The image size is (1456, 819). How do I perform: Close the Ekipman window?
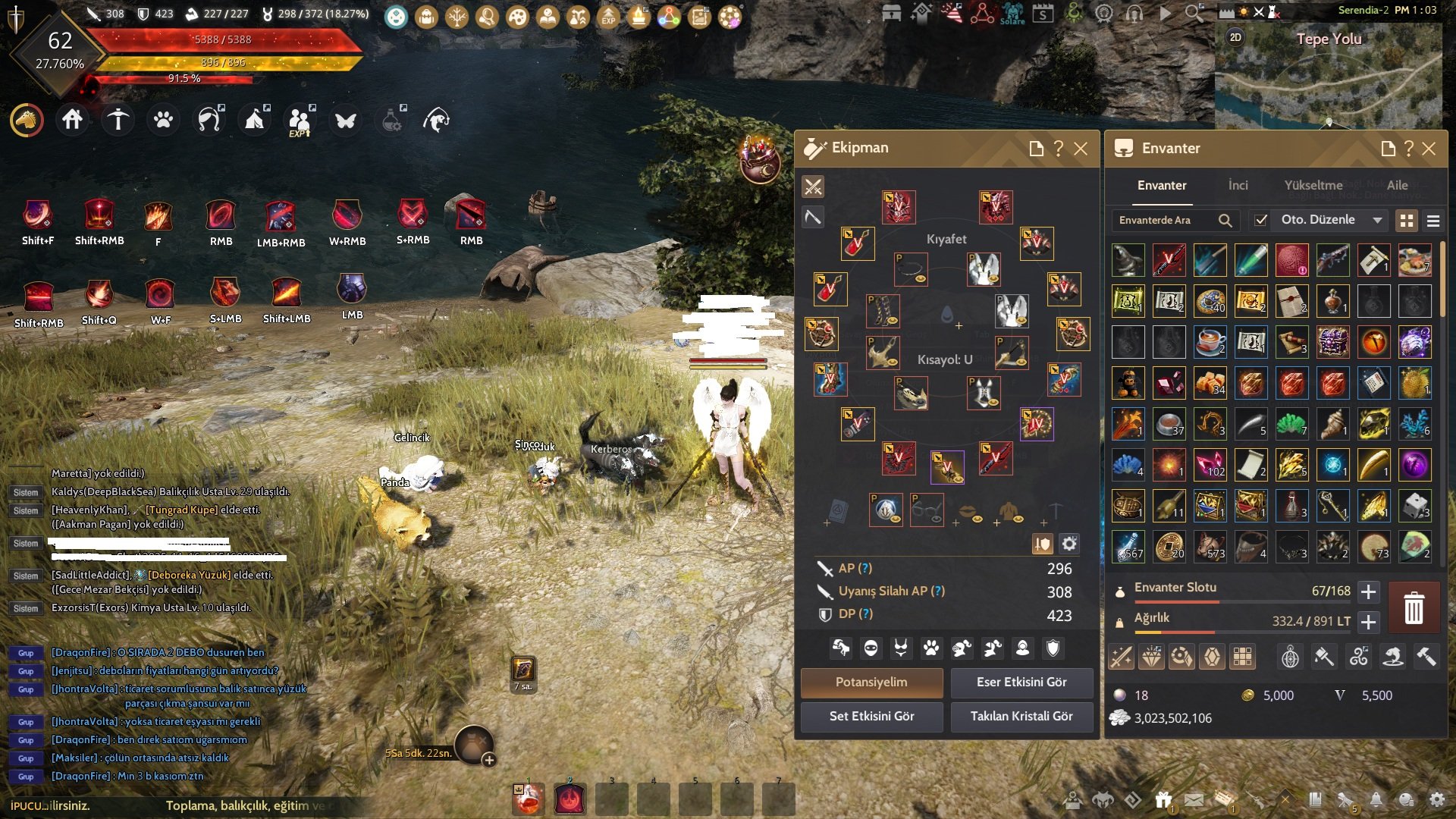pyautogui.click(x=1081, y=149)
